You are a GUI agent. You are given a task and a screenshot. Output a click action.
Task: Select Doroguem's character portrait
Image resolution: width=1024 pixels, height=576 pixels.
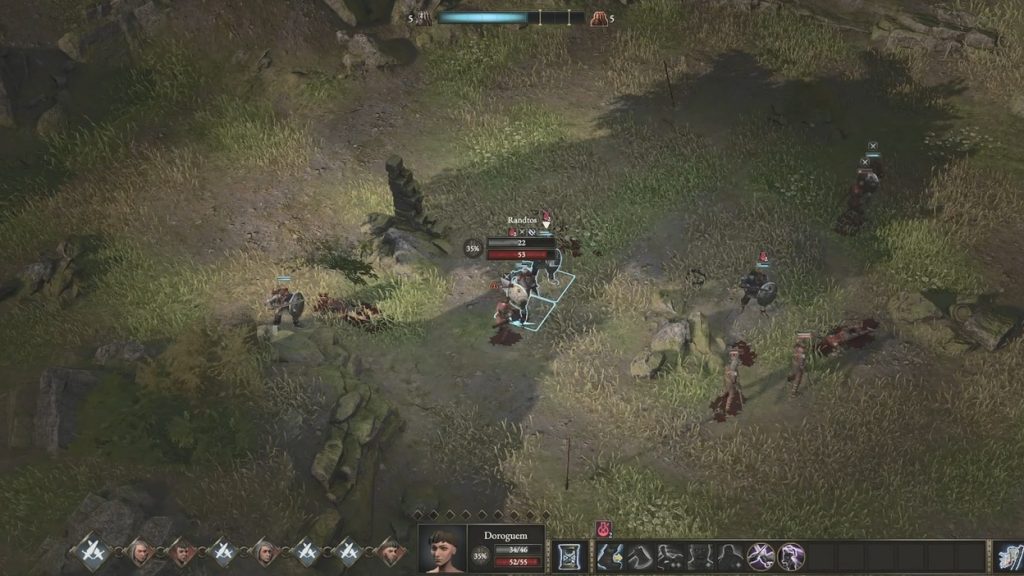(441, 549)
